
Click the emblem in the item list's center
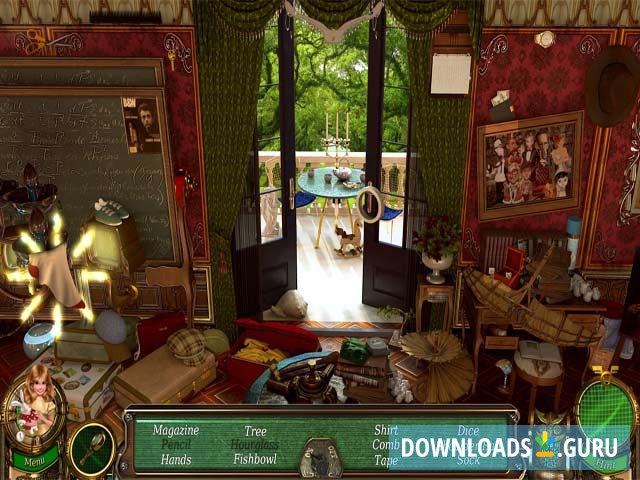[320, 457]
